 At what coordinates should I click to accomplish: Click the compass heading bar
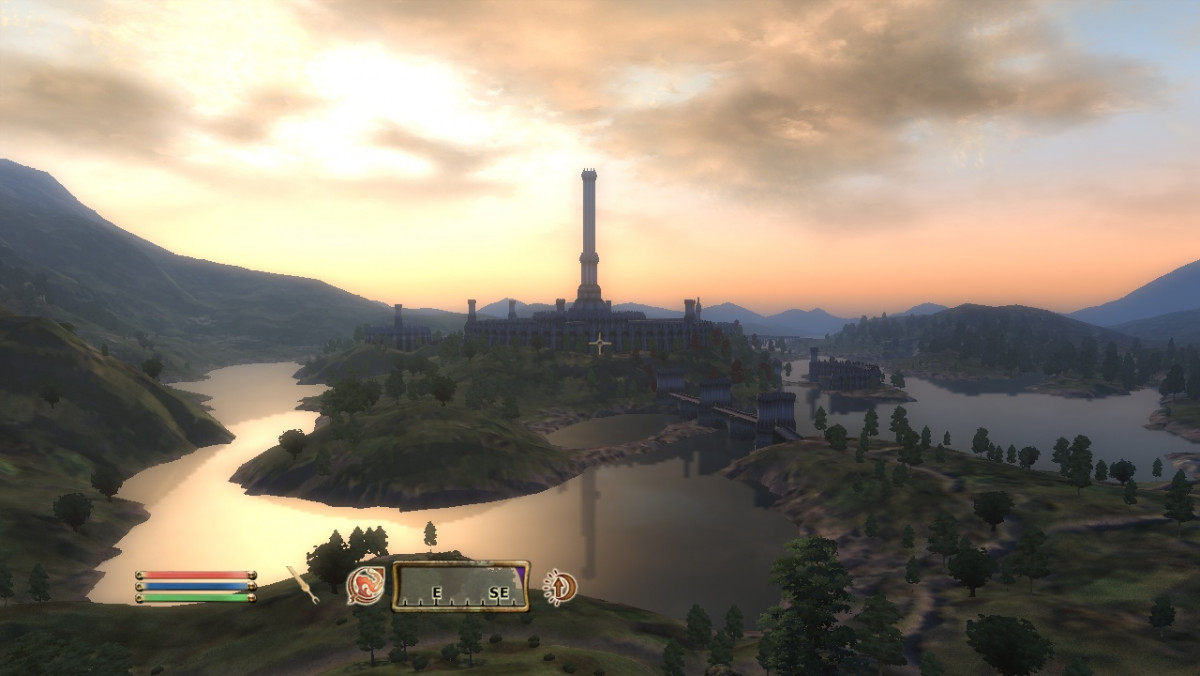pos(460,586)
